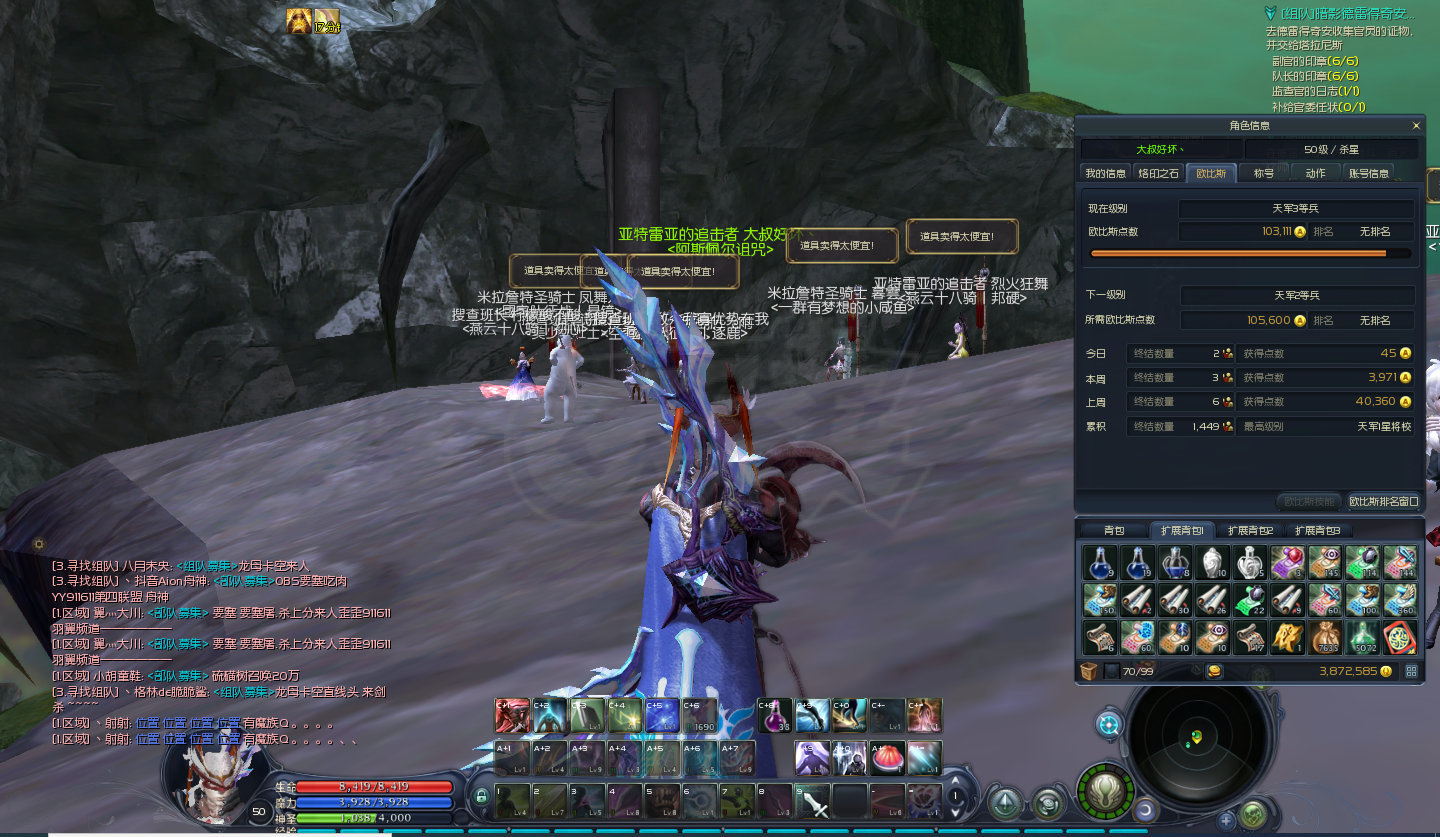The height and width of the screenshot is (837, 1440).
Task: Select the 称号 tab
Action: click(1264, 173)
